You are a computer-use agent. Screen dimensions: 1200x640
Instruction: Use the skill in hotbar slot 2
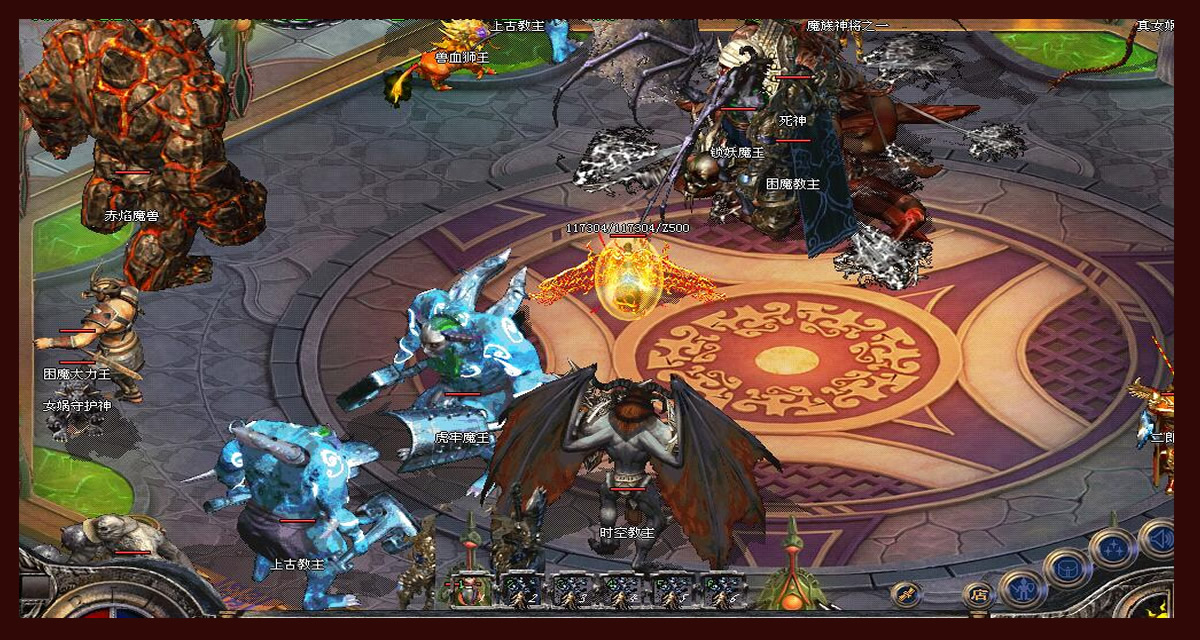pyautogui.click(x=520, y=590)
